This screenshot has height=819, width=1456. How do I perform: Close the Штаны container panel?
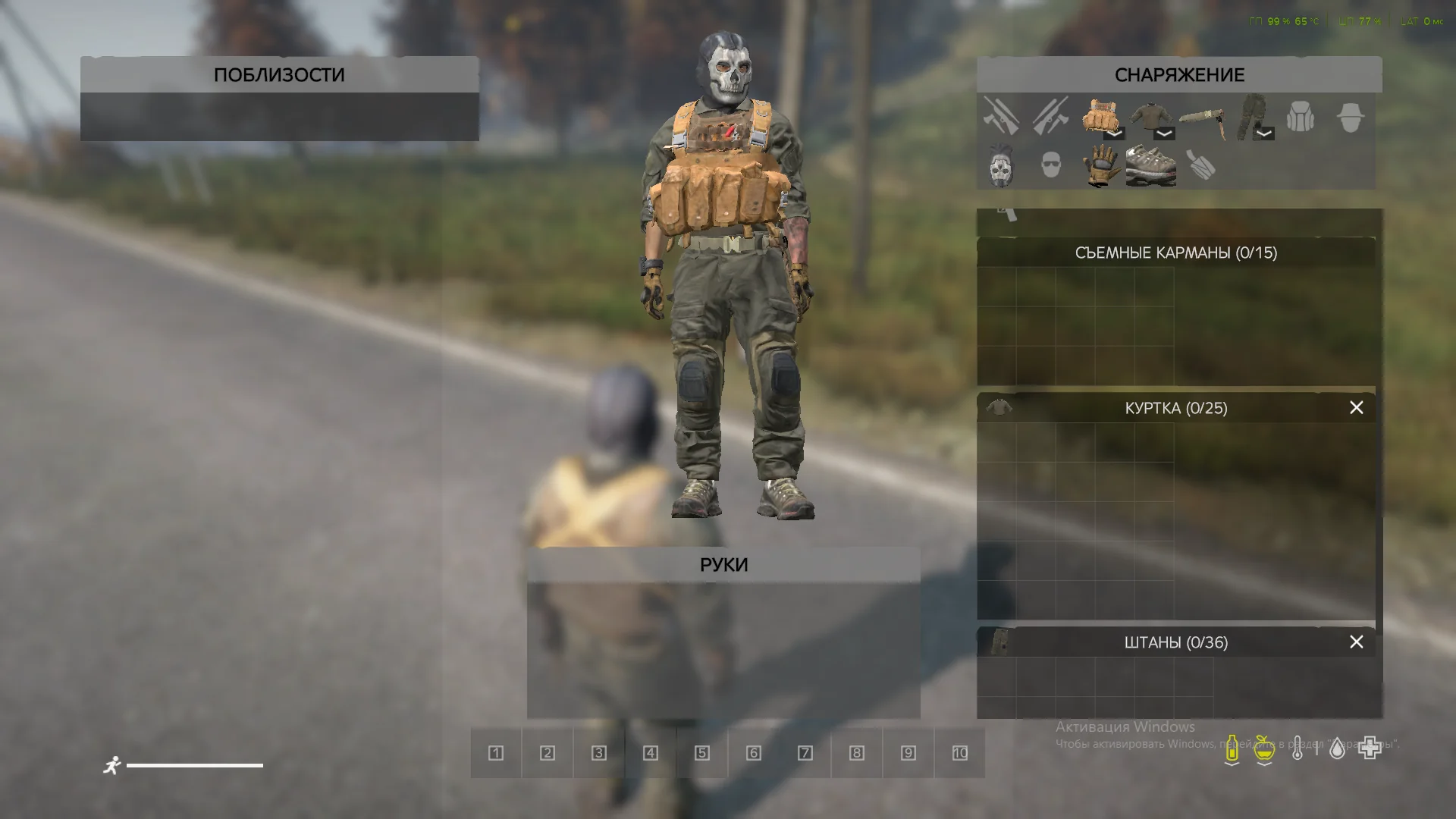1356,642
